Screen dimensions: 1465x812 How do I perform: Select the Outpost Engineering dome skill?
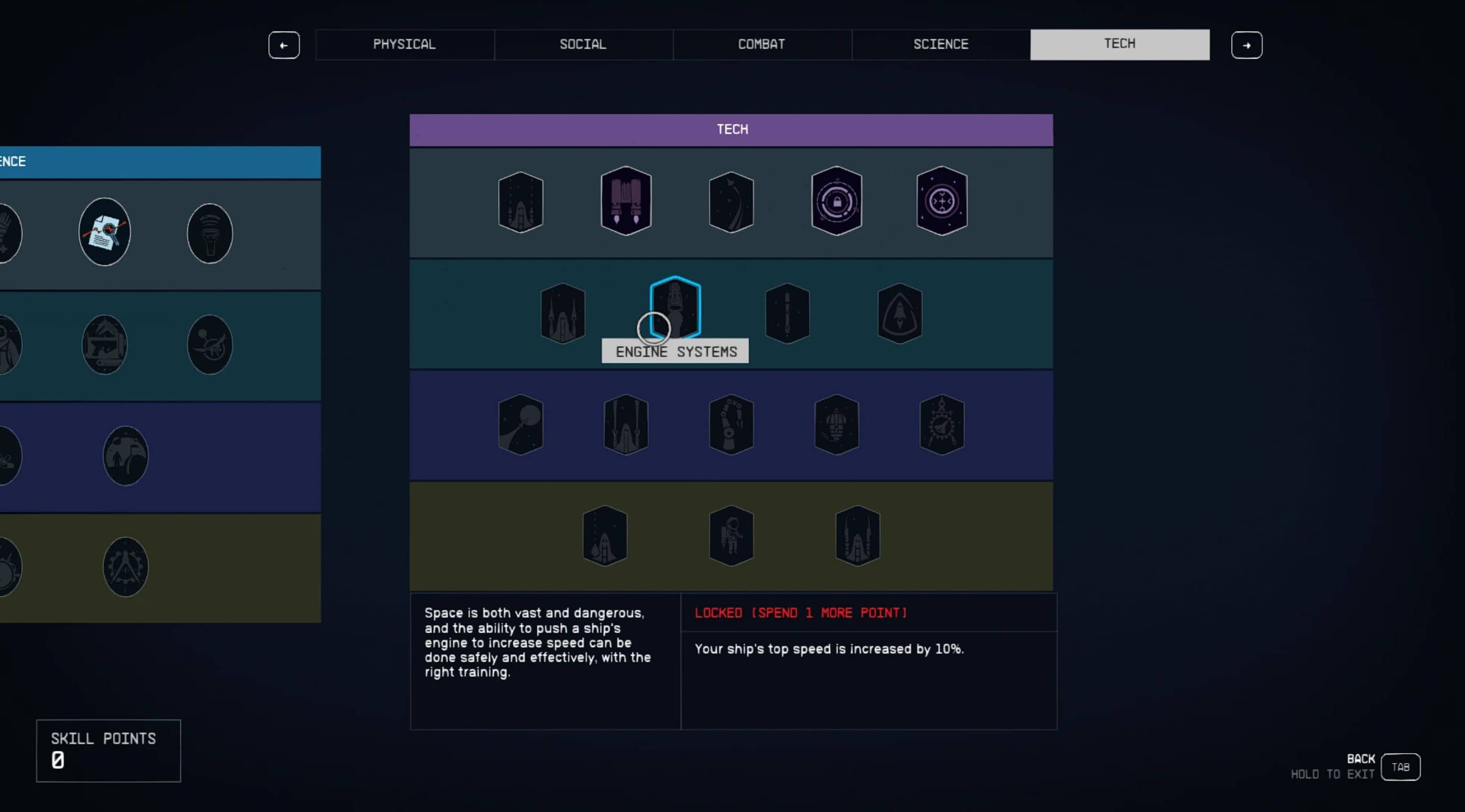tap(126, 455)
